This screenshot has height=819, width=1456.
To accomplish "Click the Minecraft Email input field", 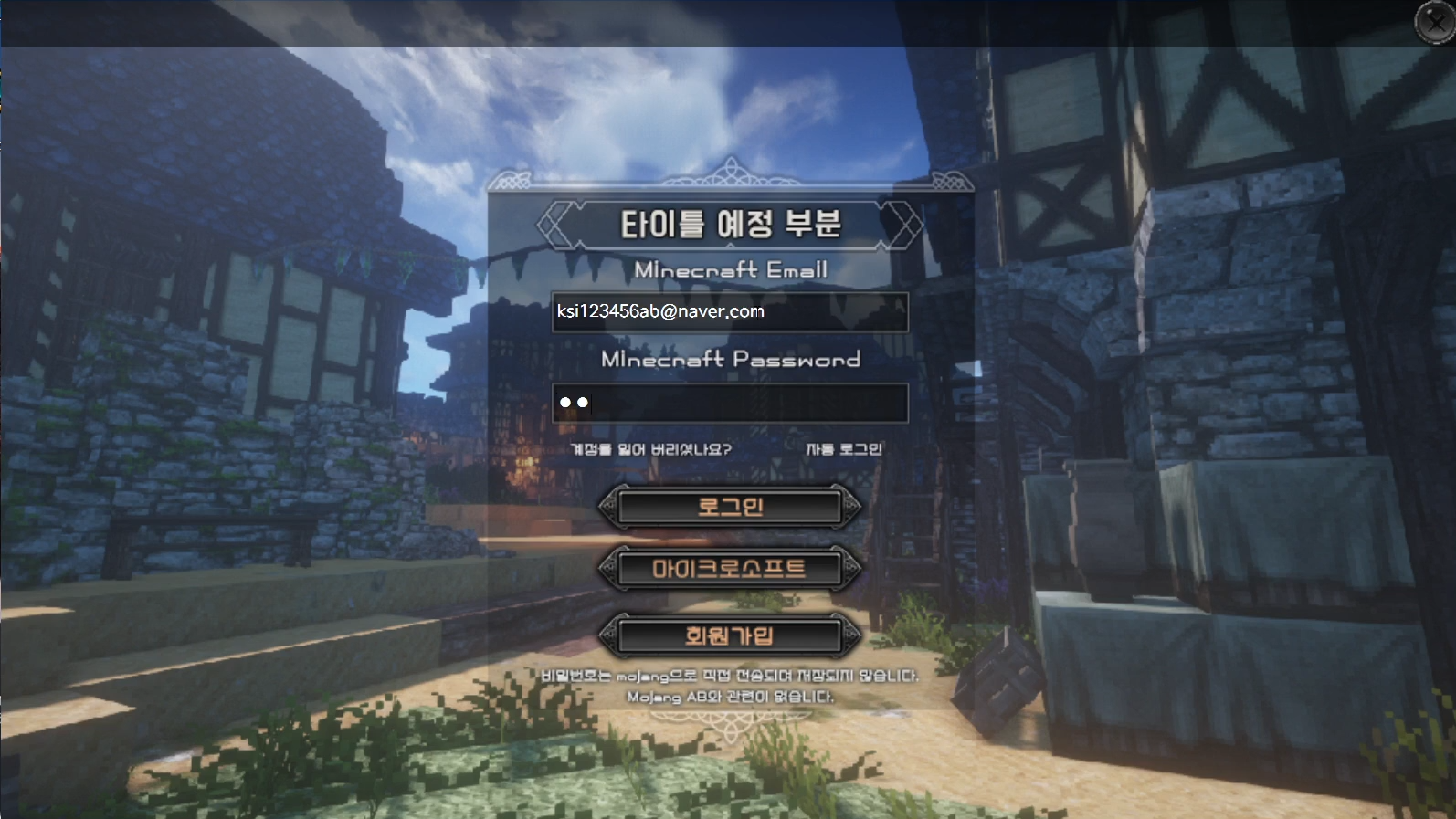I will (729, 311).
